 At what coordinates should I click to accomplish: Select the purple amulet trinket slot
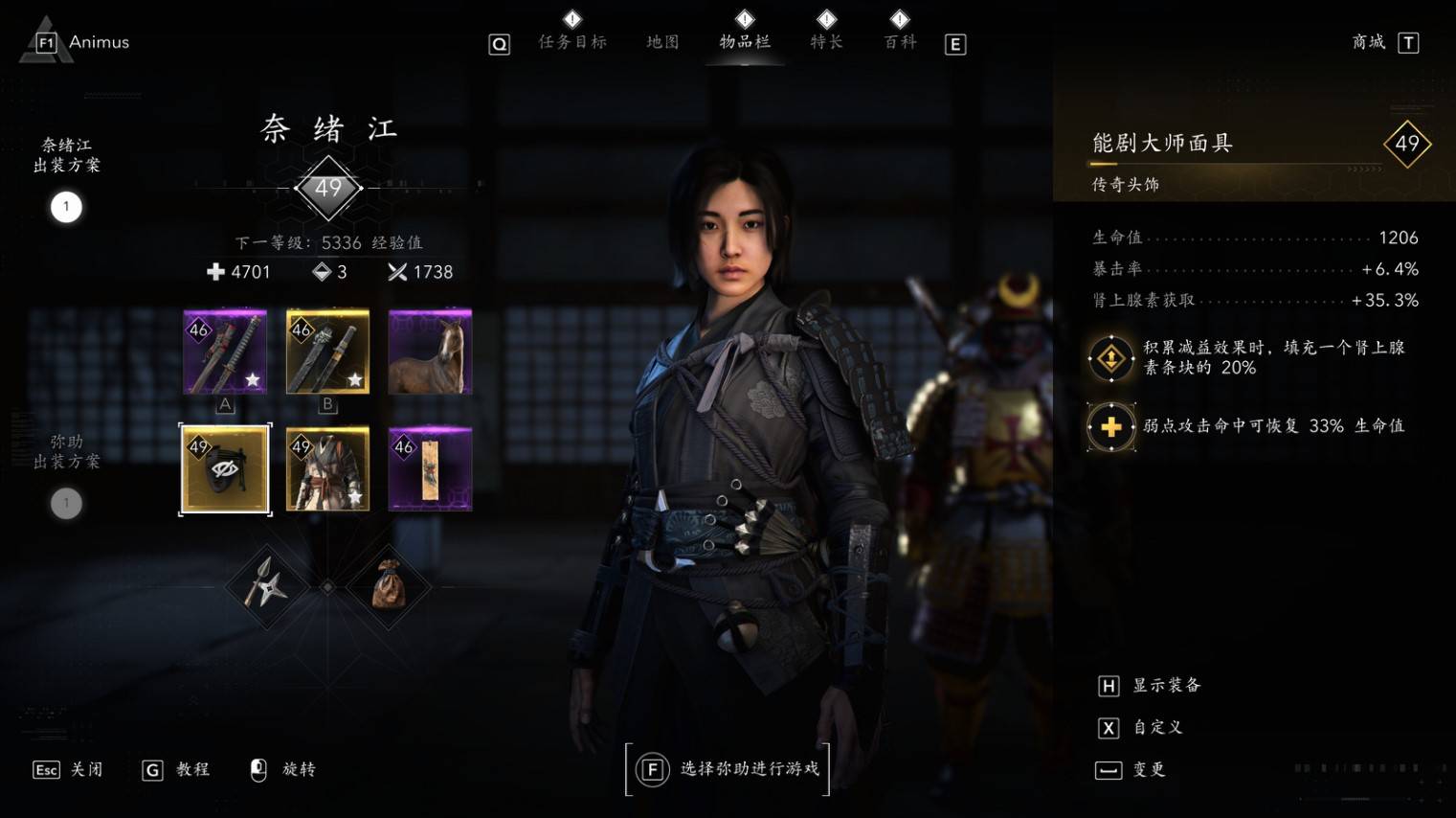[430, 469]
